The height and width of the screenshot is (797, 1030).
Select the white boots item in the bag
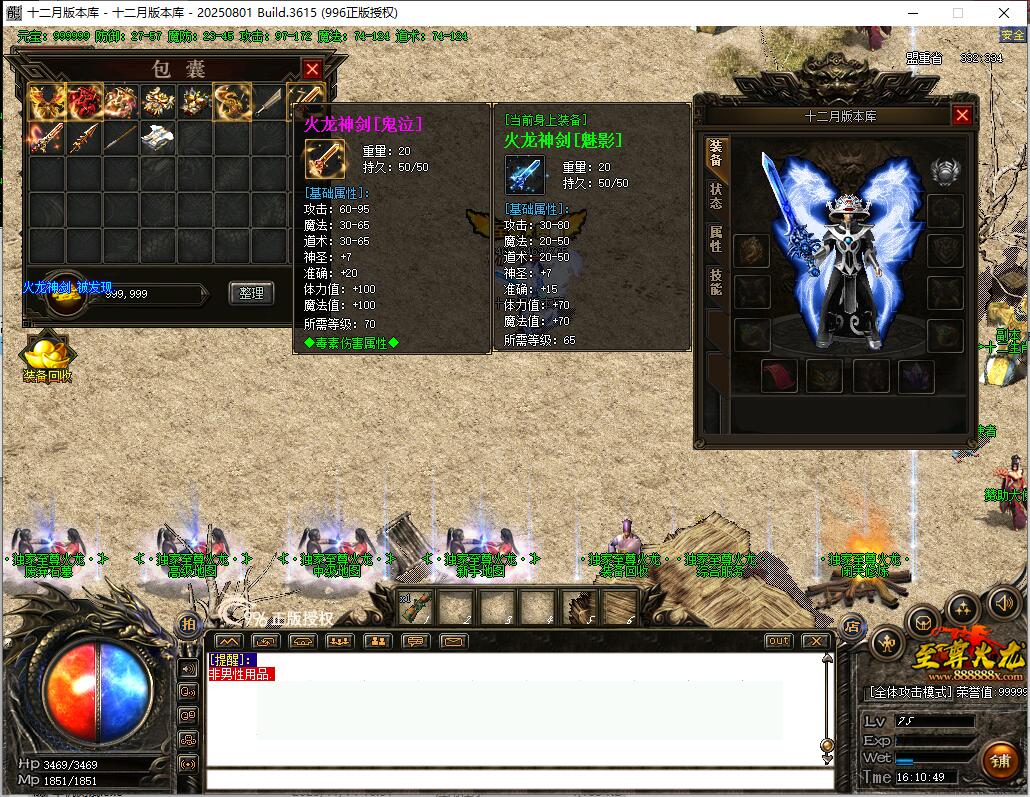(x=158, y=137)
